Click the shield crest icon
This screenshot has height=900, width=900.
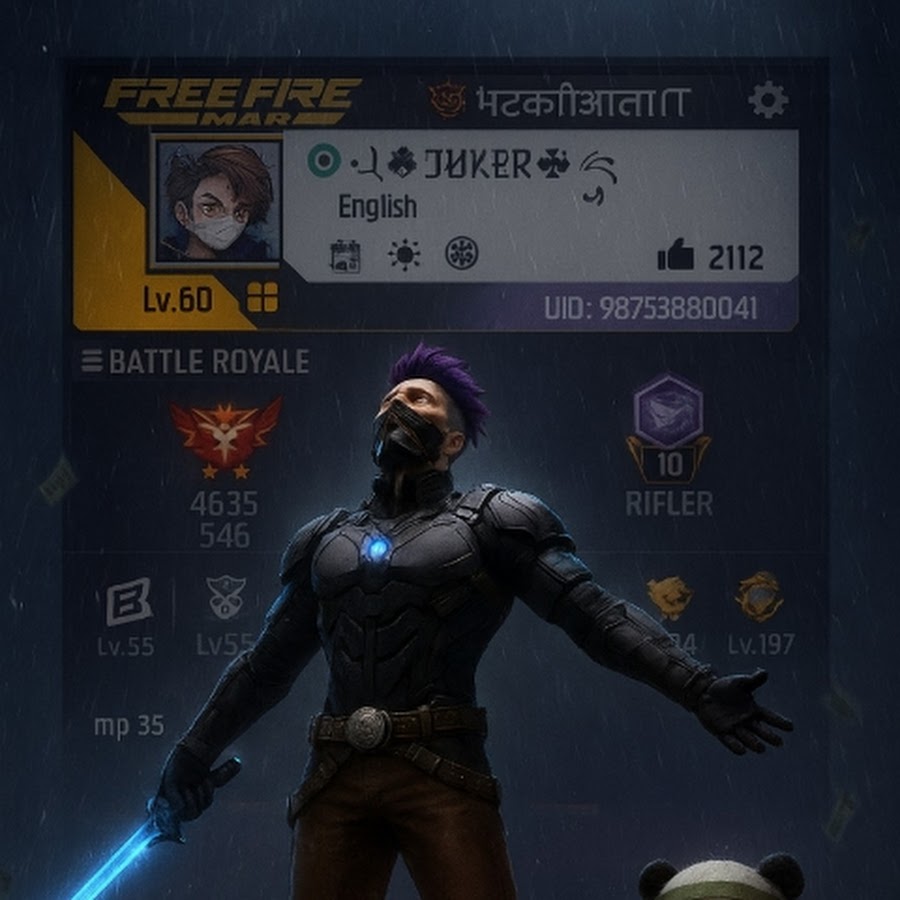225,598
